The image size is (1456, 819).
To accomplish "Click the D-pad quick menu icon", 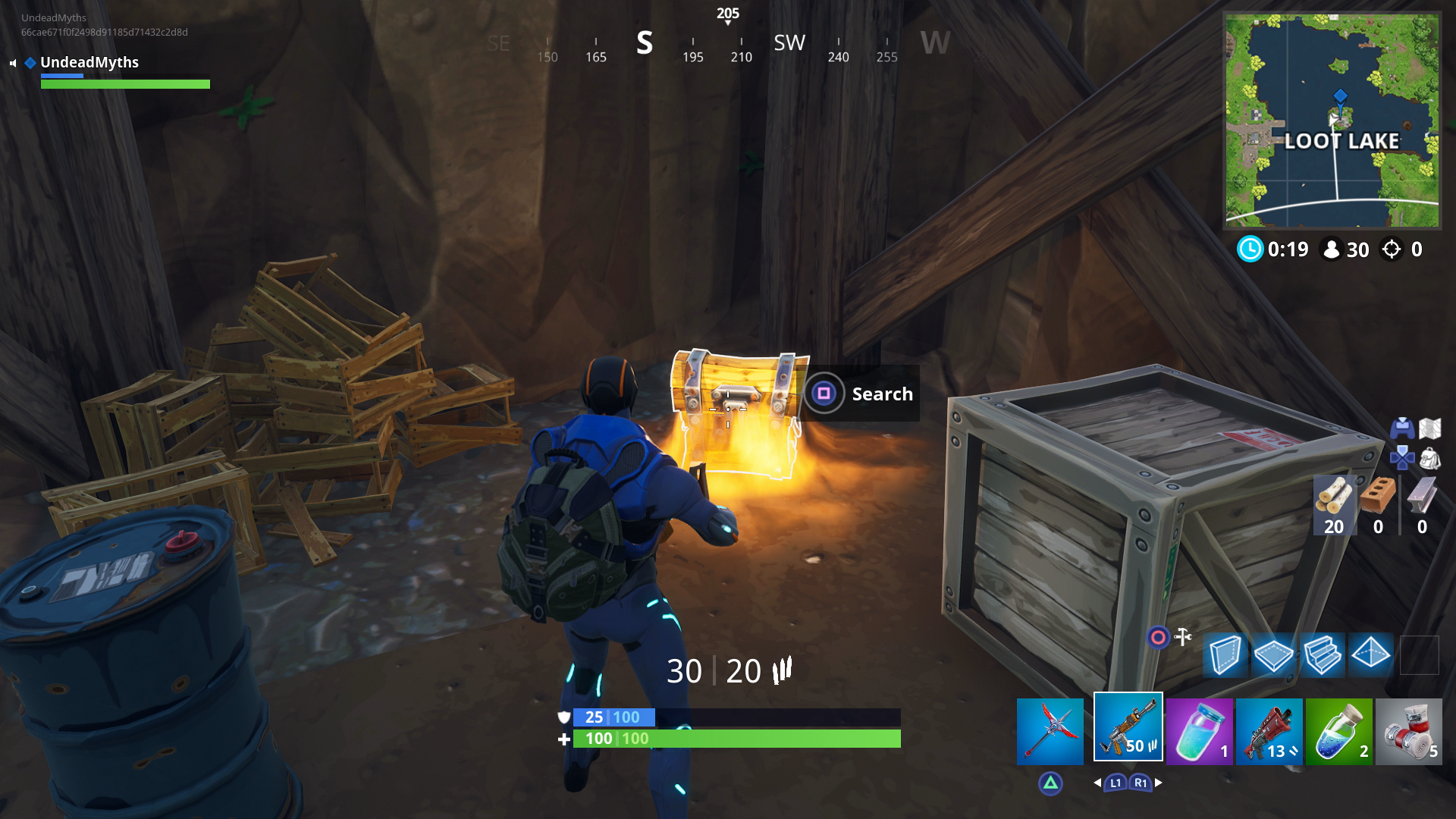I will 1403,458.
